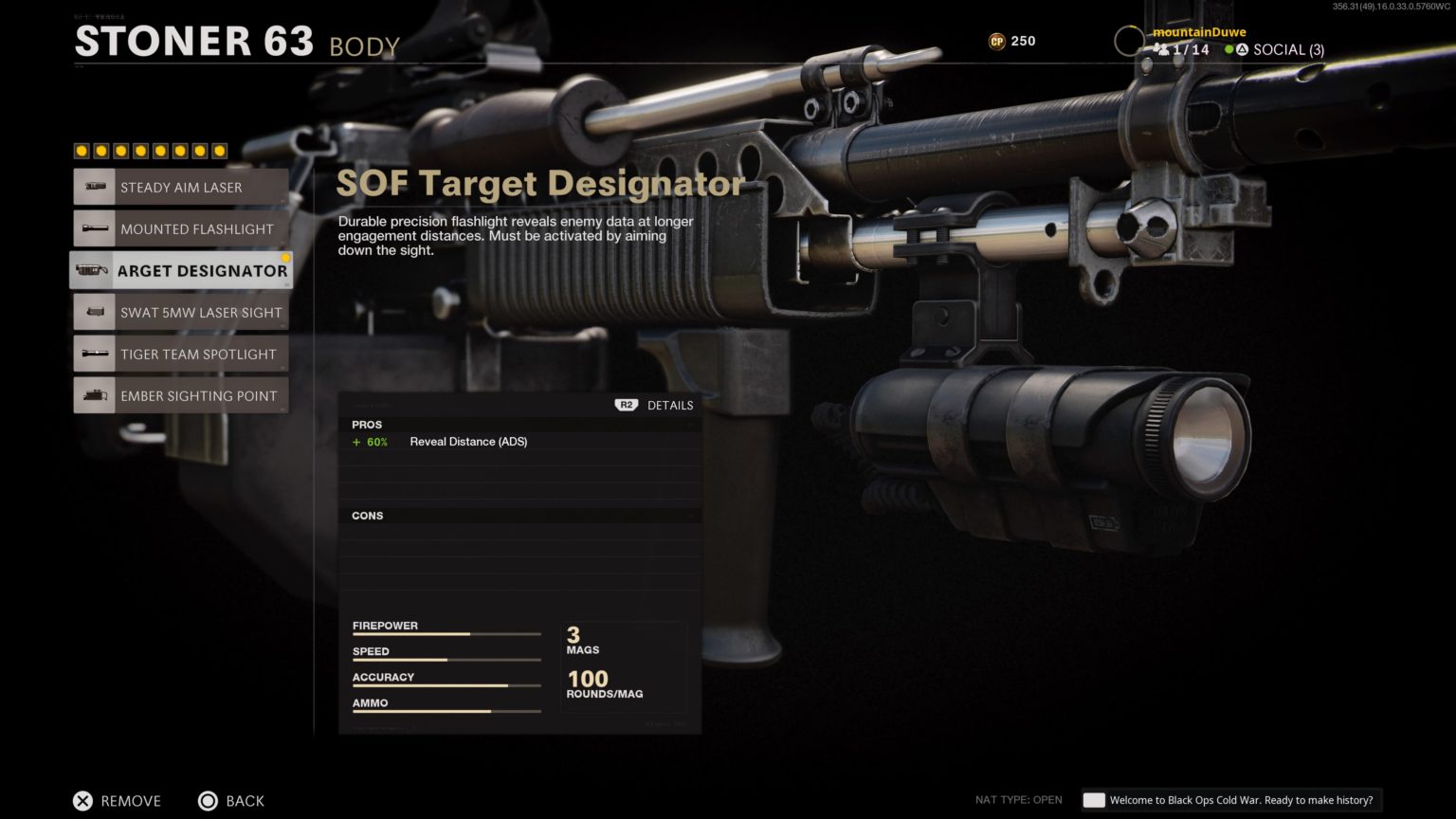Click the Ember Sighting Point icon
Viewport: 1456px width, 819px height.
tap(95, 395)
